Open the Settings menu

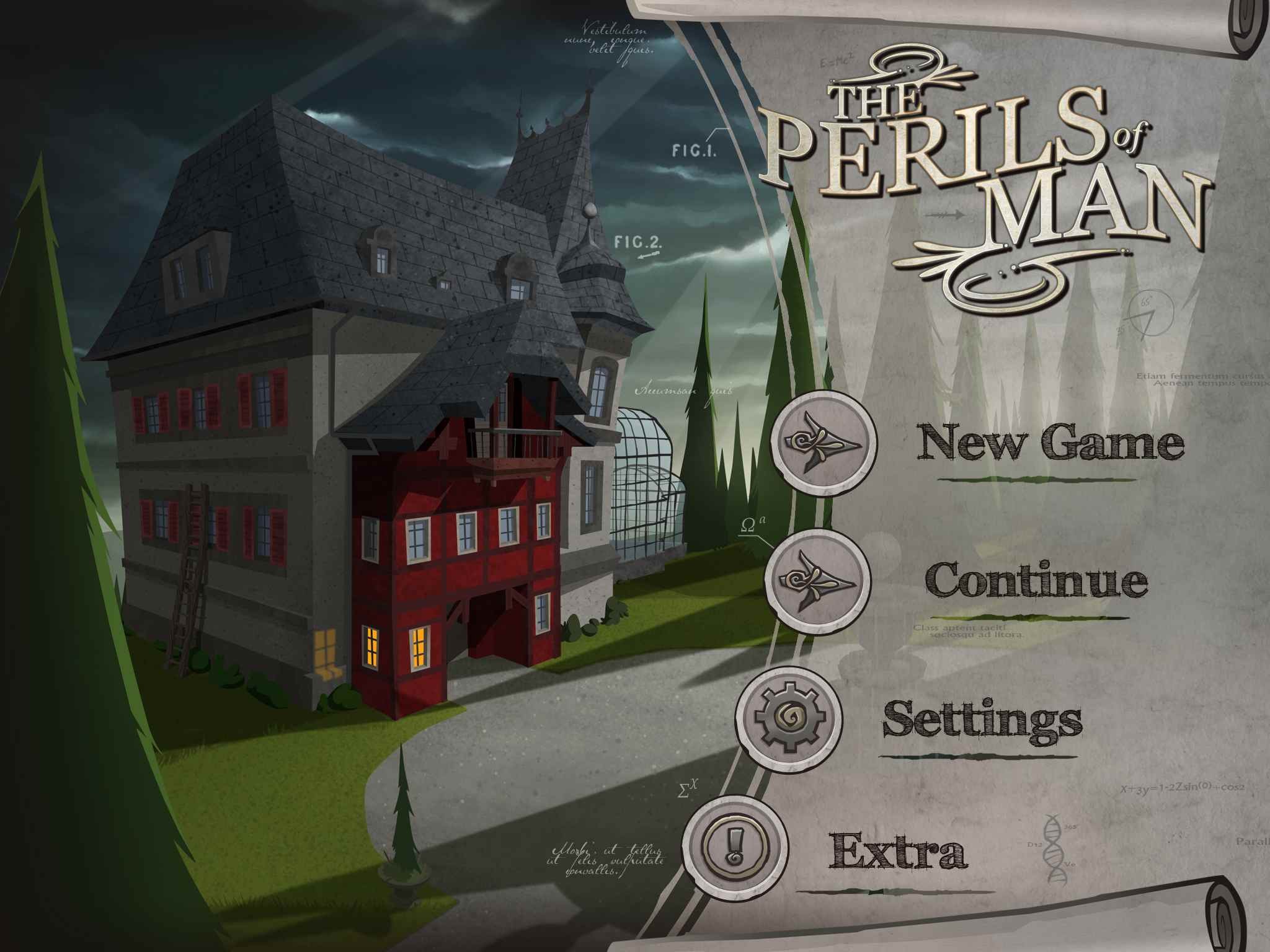(982, 719)
